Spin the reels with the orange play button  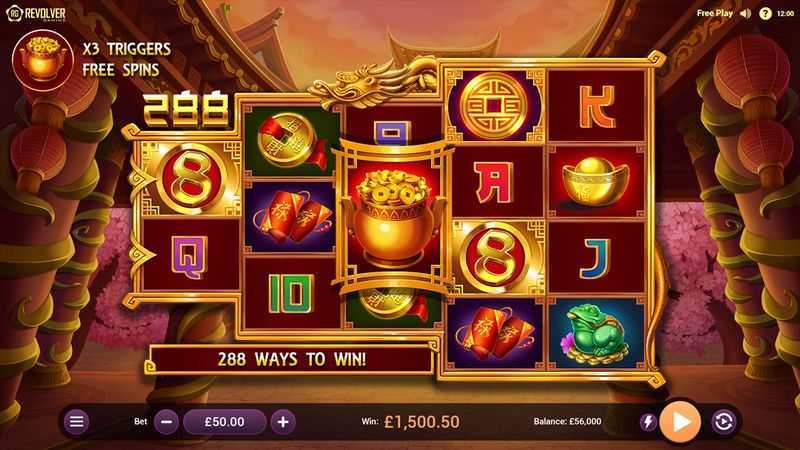point(683,422)
